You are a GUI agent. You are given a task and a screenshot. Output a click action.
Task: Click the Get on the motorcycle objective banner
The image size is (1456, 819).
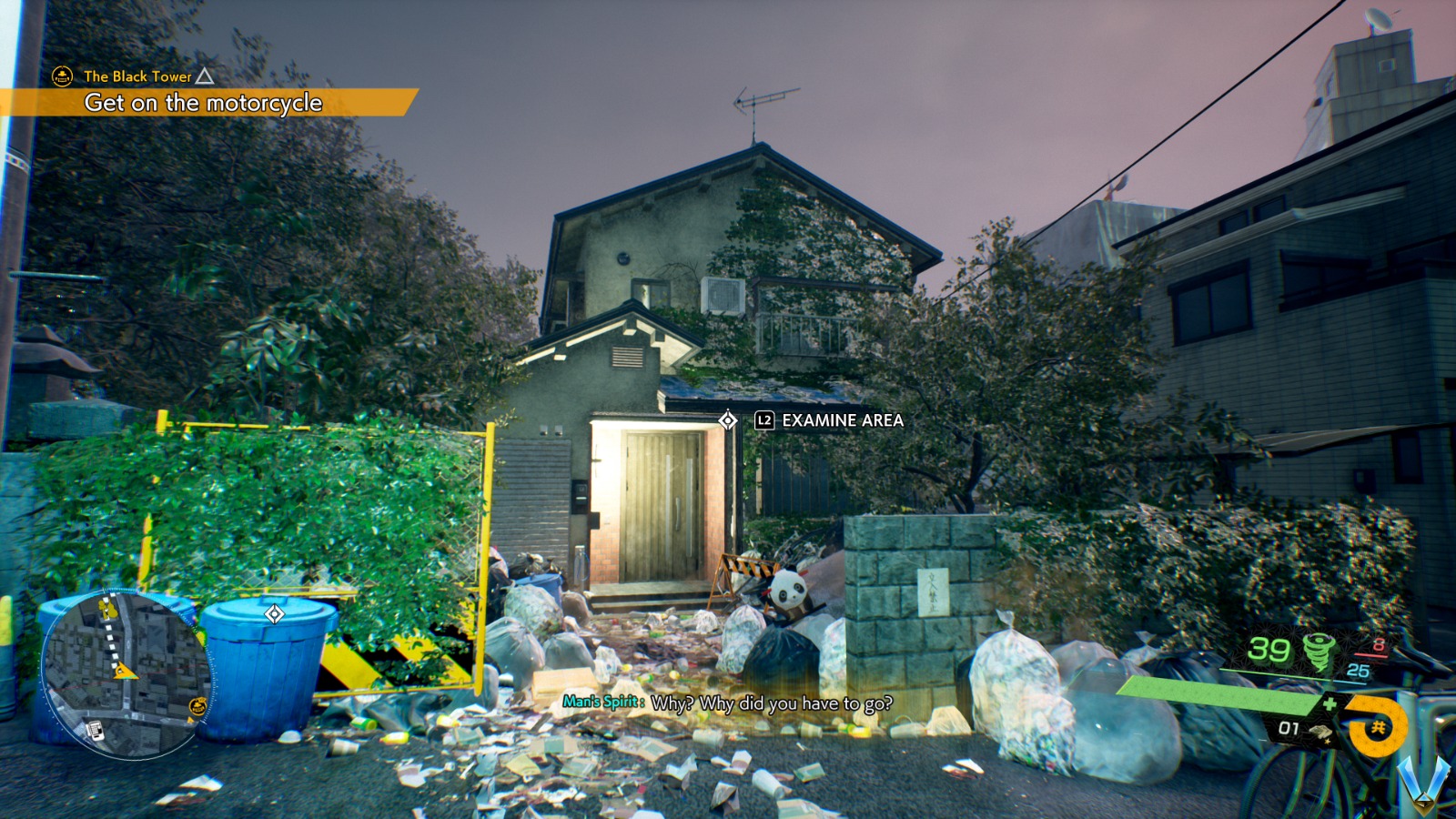204,105
